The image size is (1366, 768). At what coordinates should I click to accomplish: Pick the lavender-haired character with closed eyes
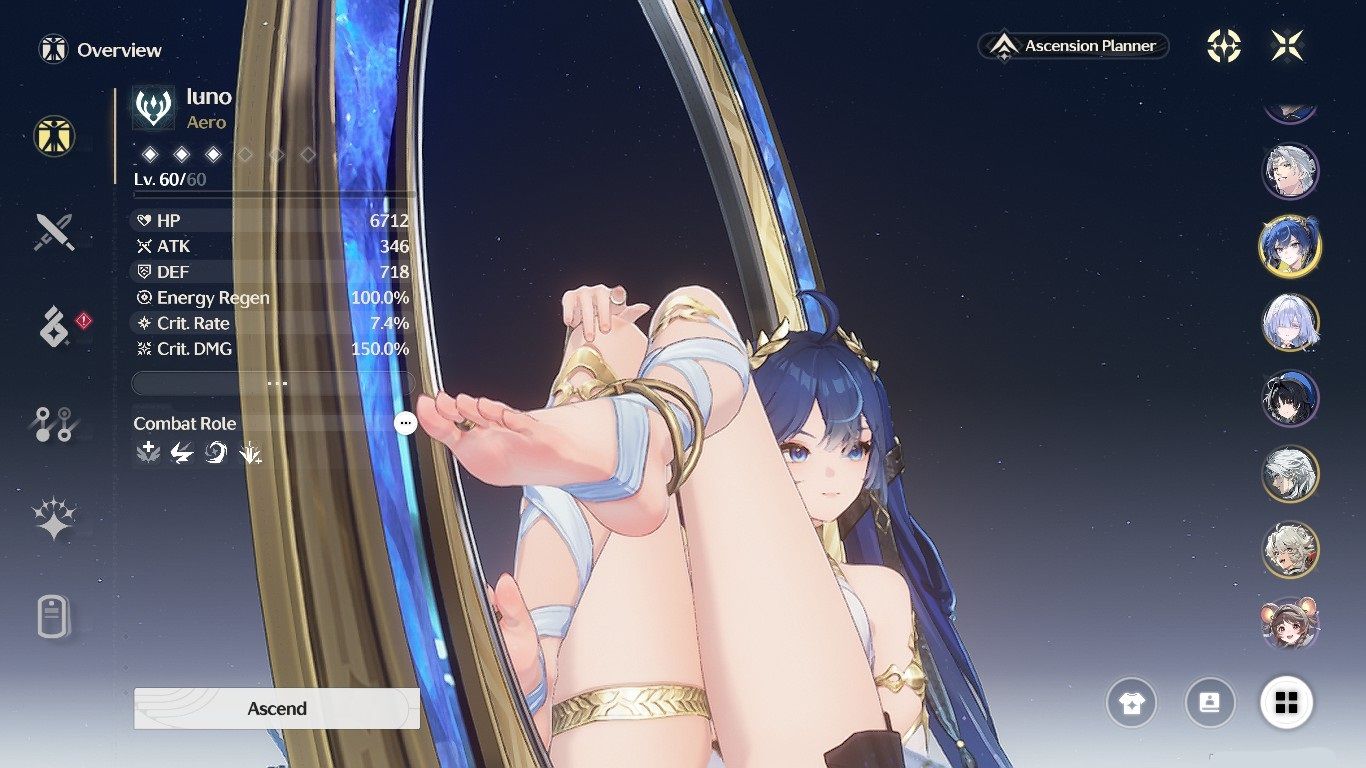(x=1290, y=322)
